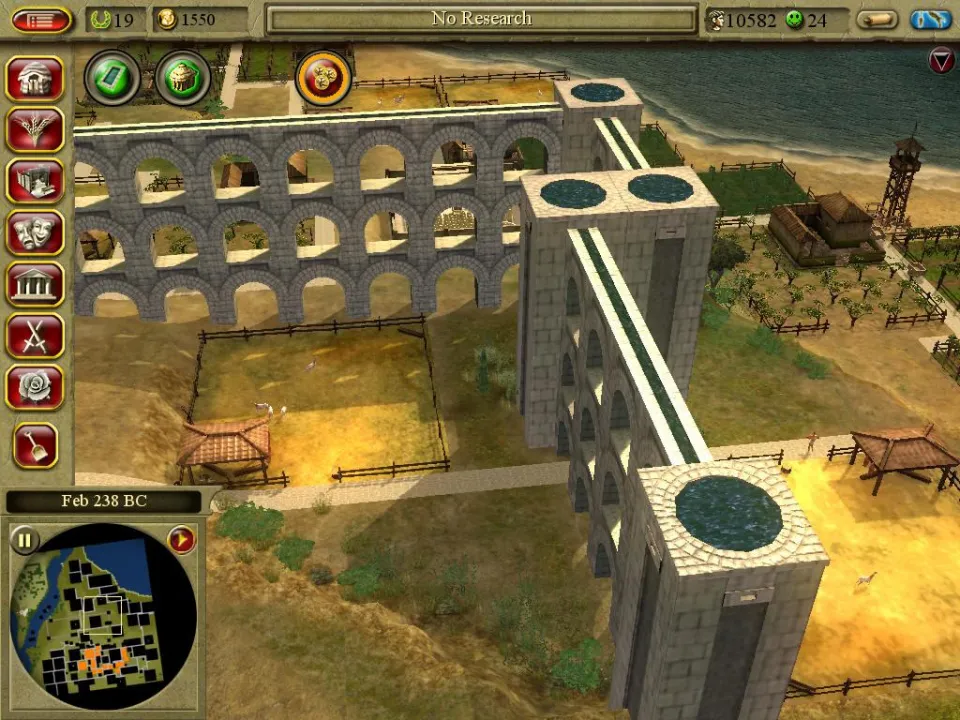The width and height of the screenshot is (960, 720).
Task: Open the columned temple build category
Action: 35,284
